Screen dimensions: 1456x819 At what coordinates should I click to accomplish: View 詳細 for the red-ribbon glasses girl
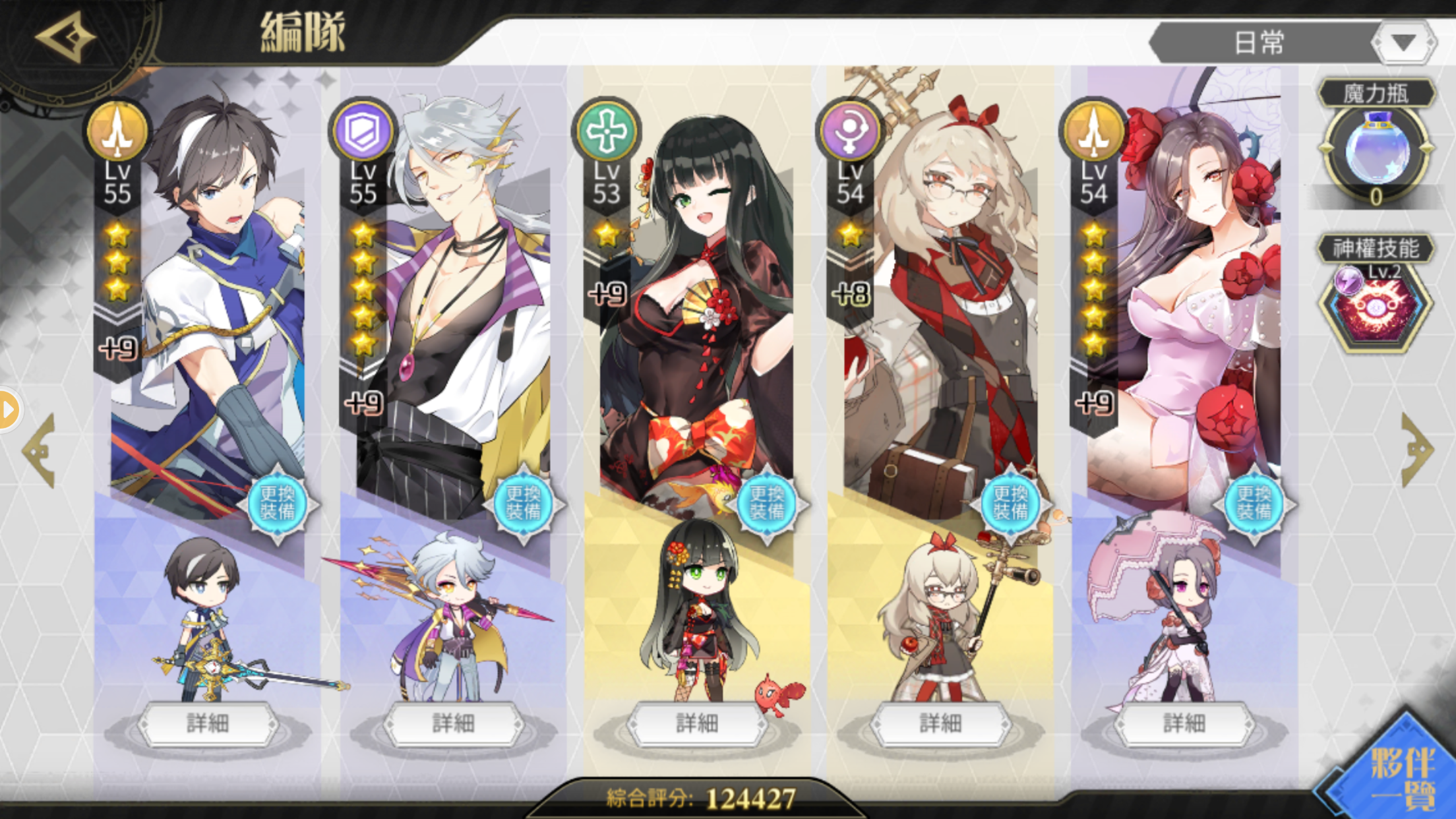tap(940, 723)
